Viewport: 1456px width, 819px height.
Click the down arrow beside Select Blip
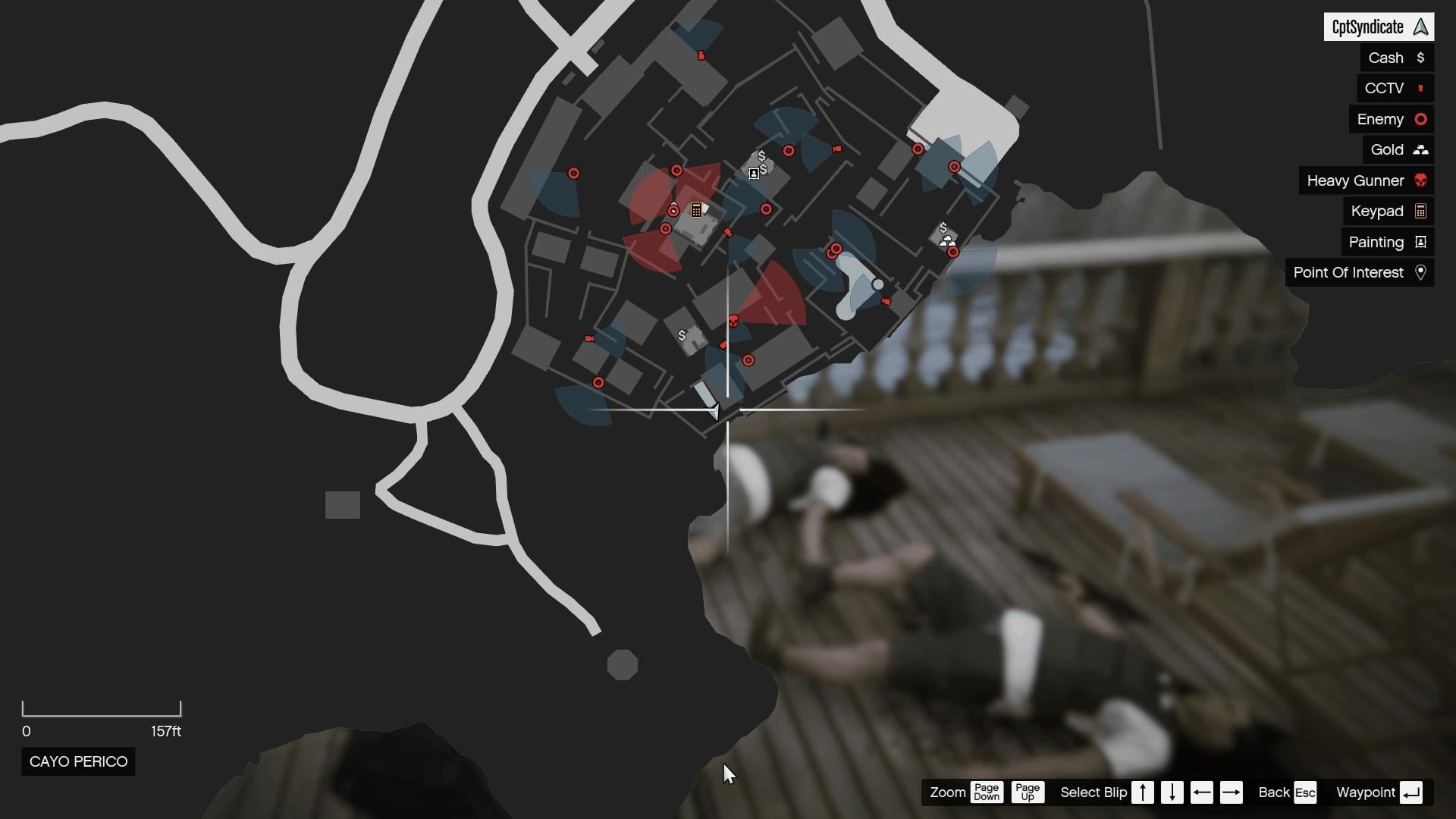(x=1172, y=792)
